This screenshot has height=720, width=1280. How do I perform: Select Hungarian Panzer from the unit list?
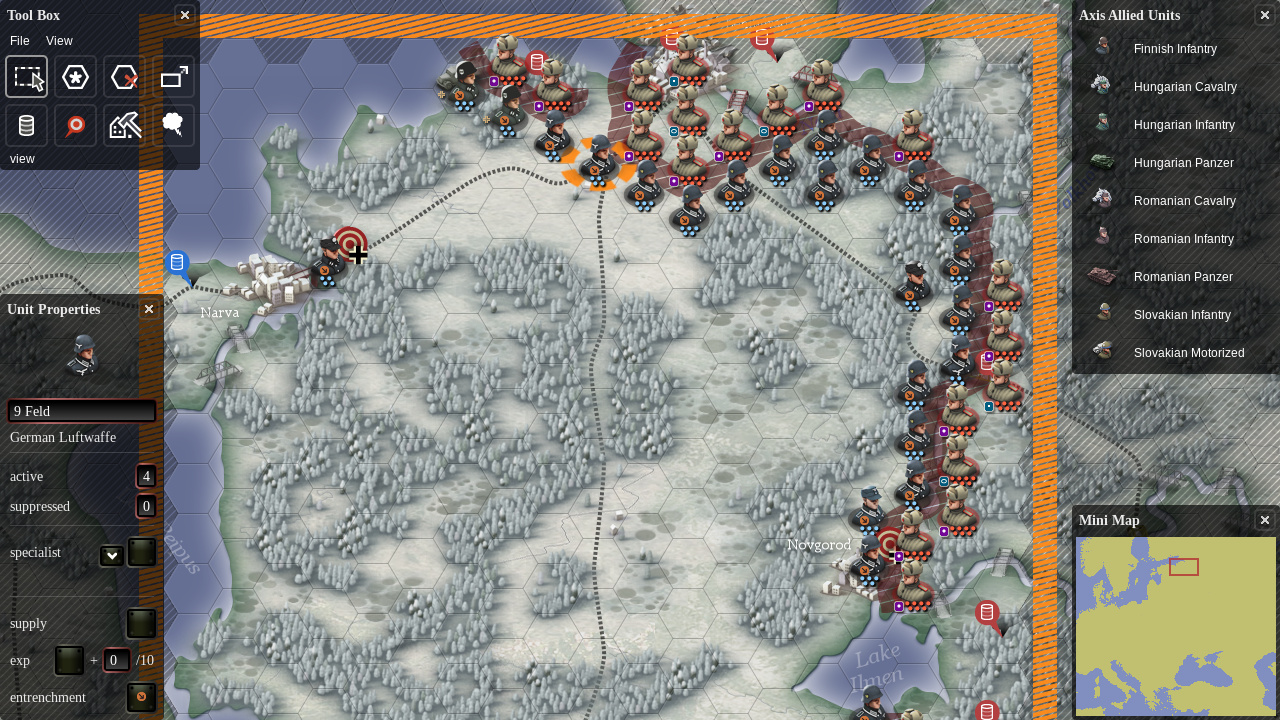[x=1183, y=163]
